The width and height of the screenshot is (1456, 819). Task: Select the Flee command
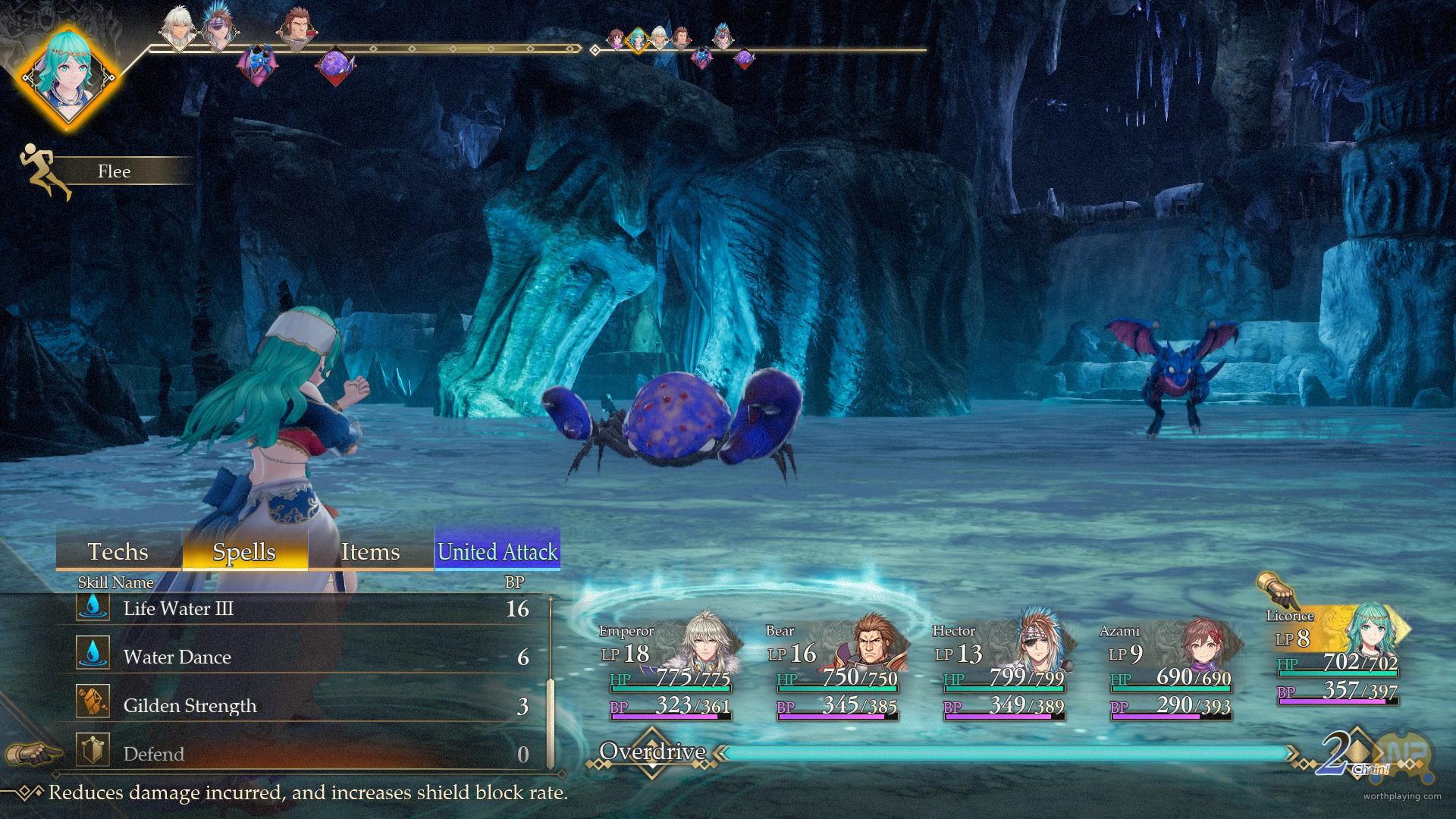(x=114, y=171)
